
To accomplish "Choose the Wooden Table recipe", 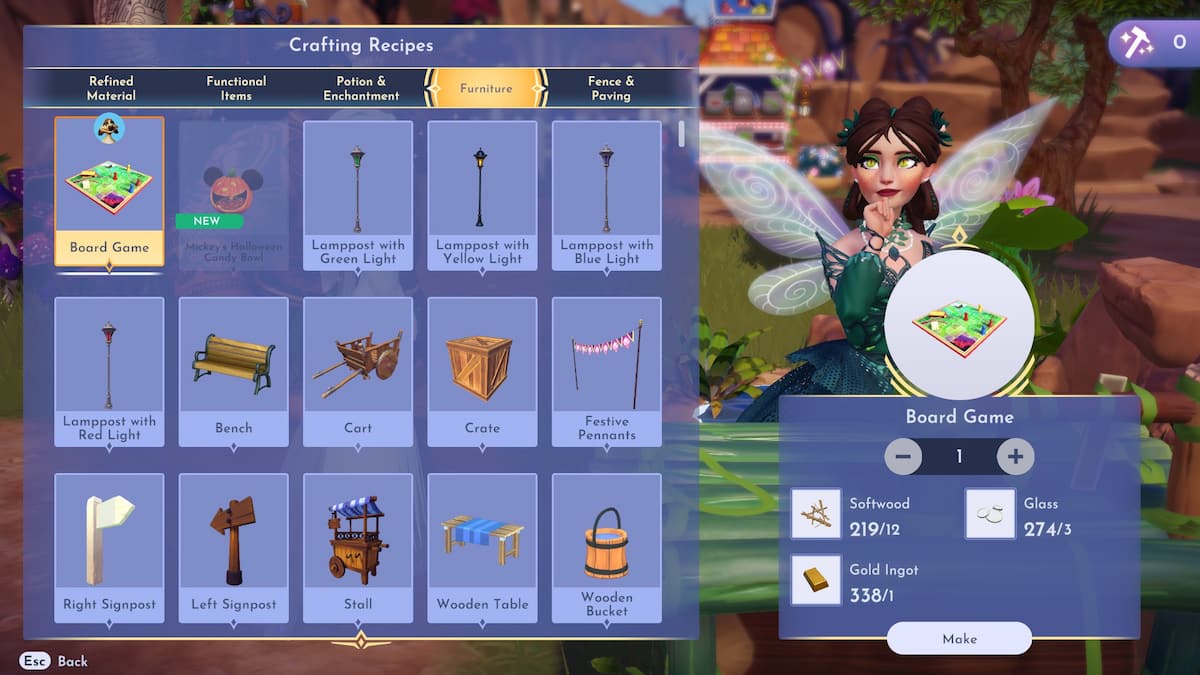I will pos(482,547).
